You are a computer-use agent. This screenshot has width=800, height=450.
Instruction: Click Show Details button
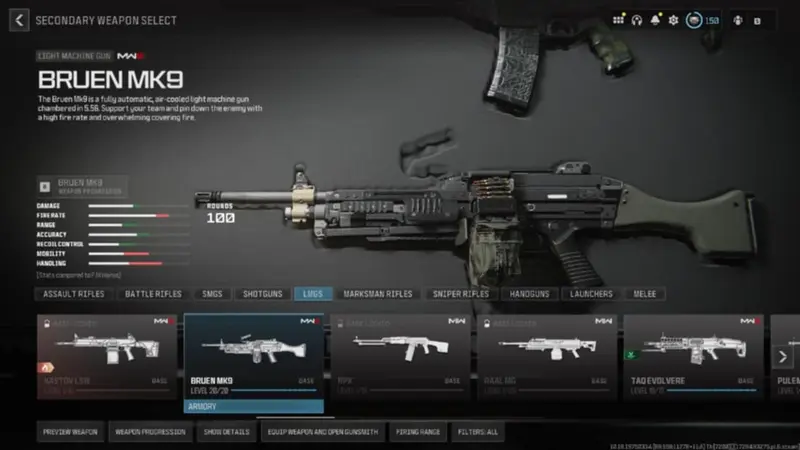point(224,432)
